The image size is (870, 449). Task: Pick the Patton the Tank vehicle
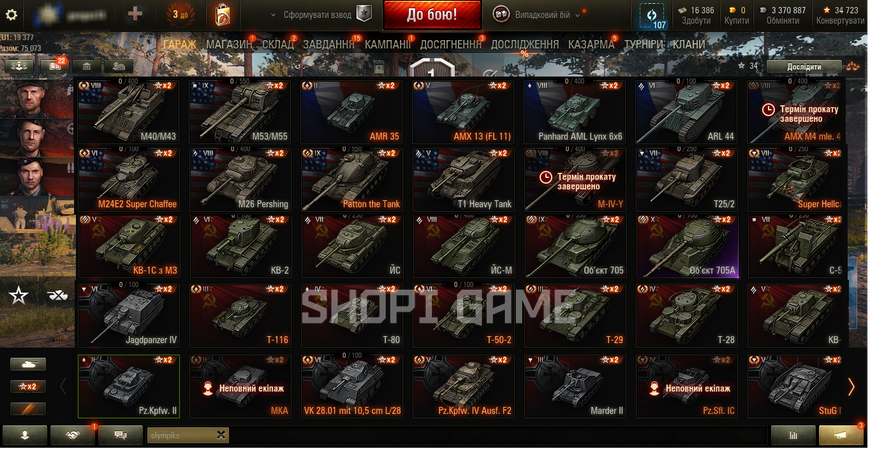(x=353, y=178)
